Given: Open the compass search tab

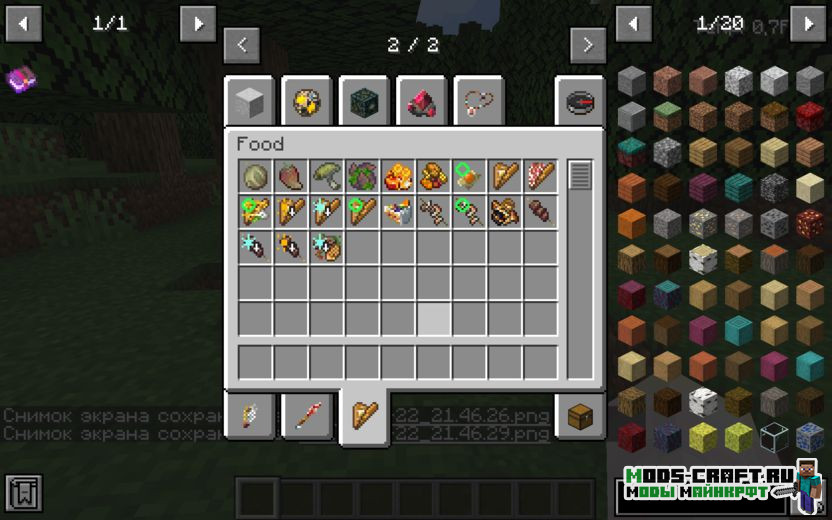Looking at the screenshot, I should click(580, 101).
